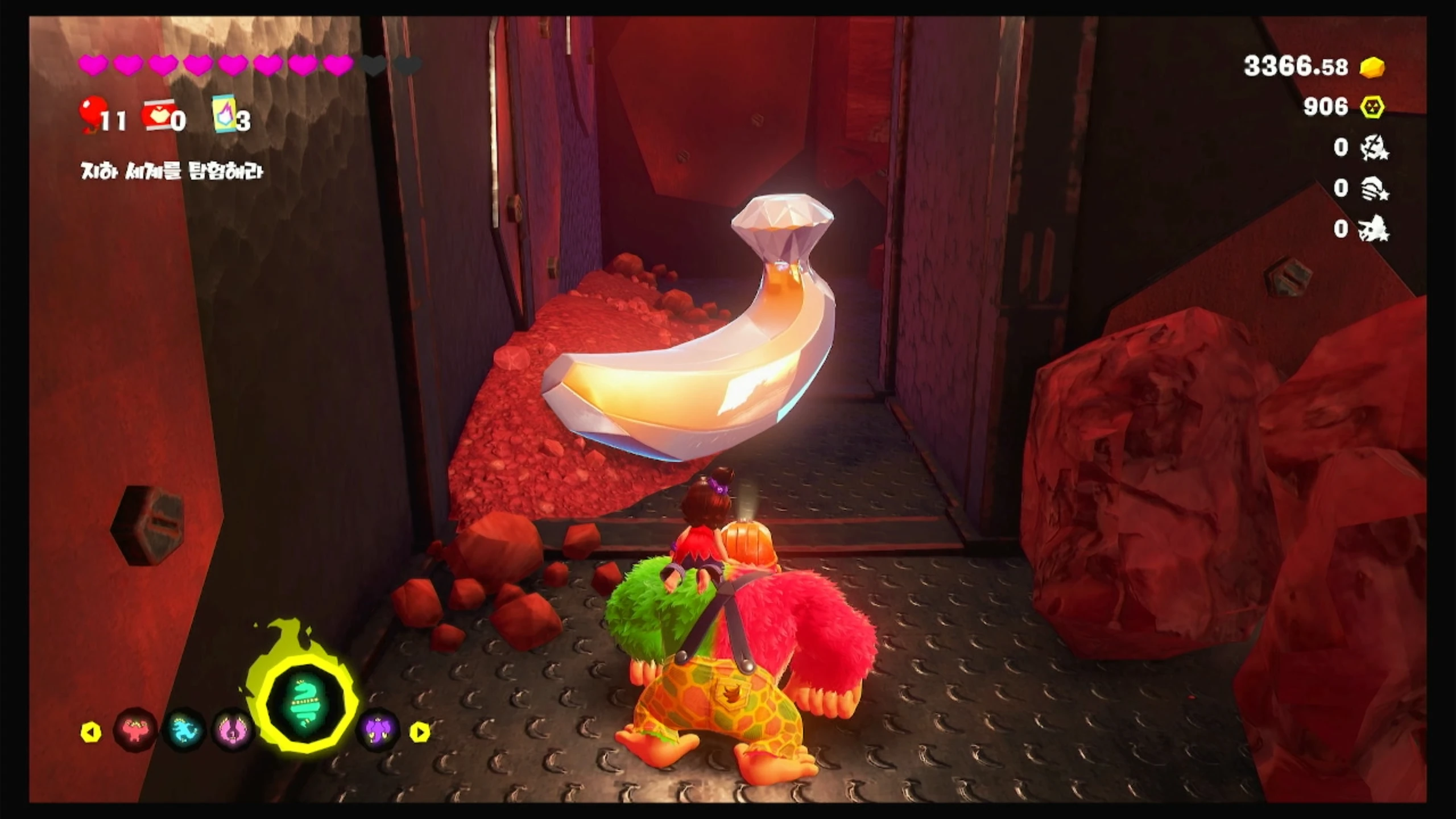
Task: Click the yellow hexagon Banandium chip icon
Action: [1372, 107]
